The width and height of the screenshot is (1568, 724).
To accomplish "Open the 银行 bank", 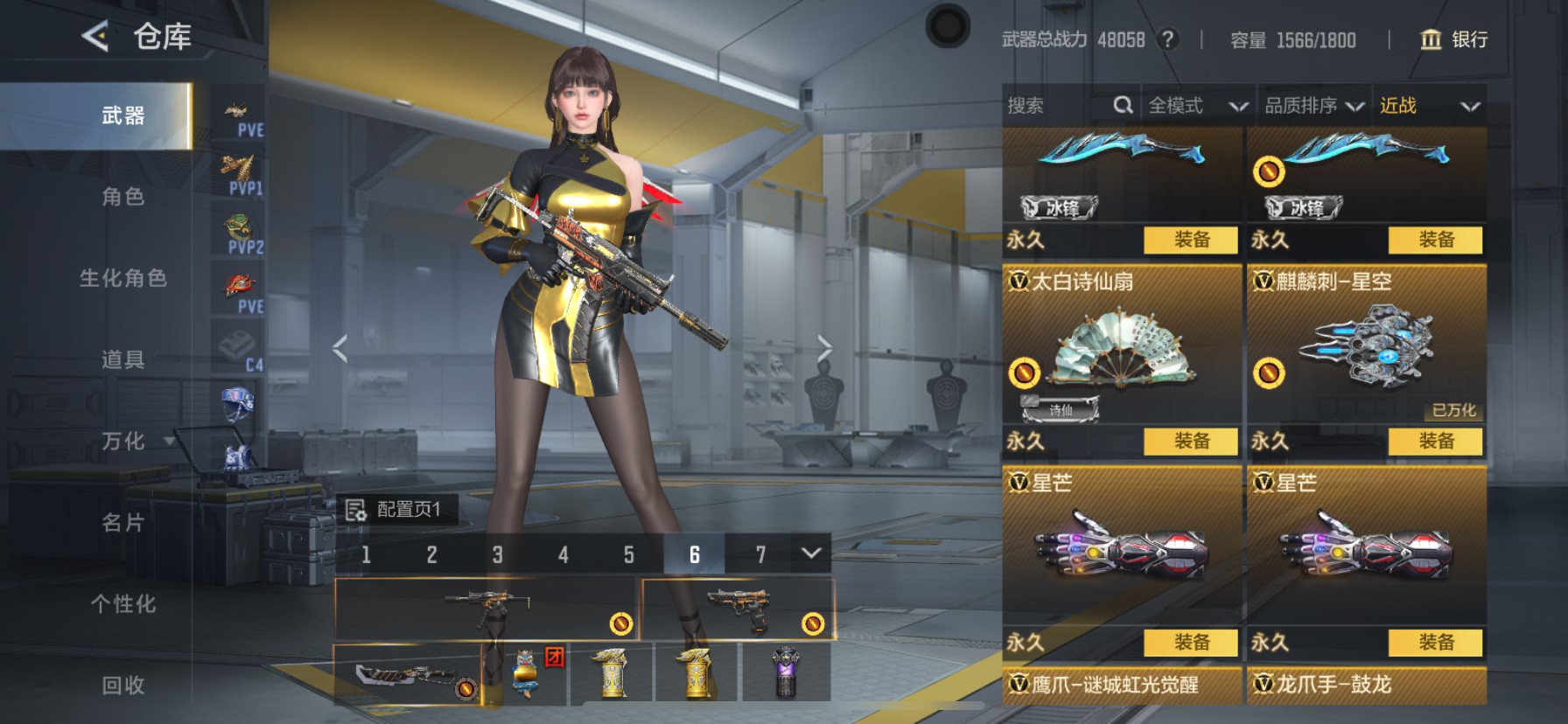I will pos(1453,39).
